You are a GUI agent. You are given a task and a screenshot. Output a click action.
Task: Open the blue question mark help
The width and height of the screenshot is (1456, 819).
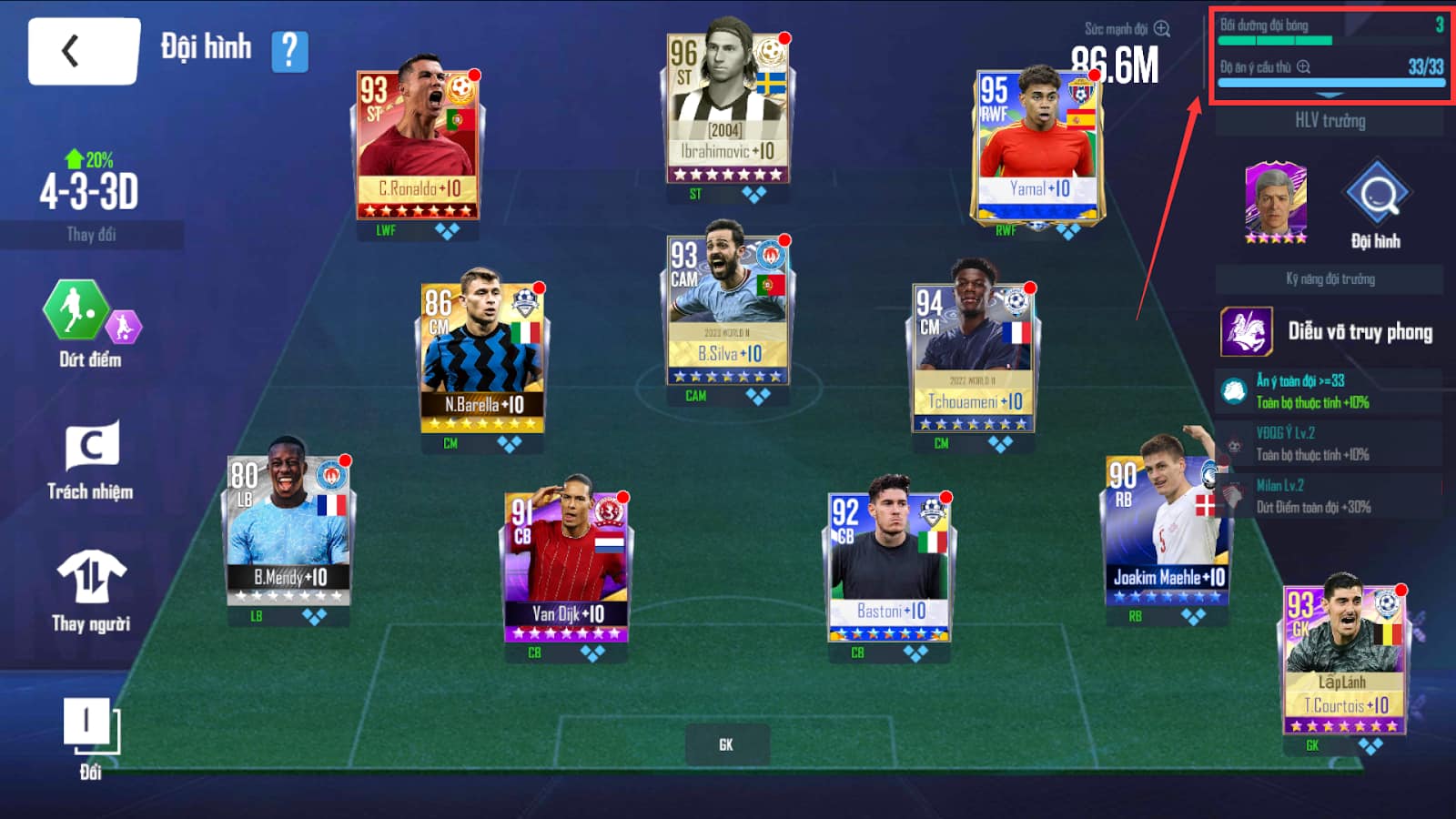click(289, 51)
